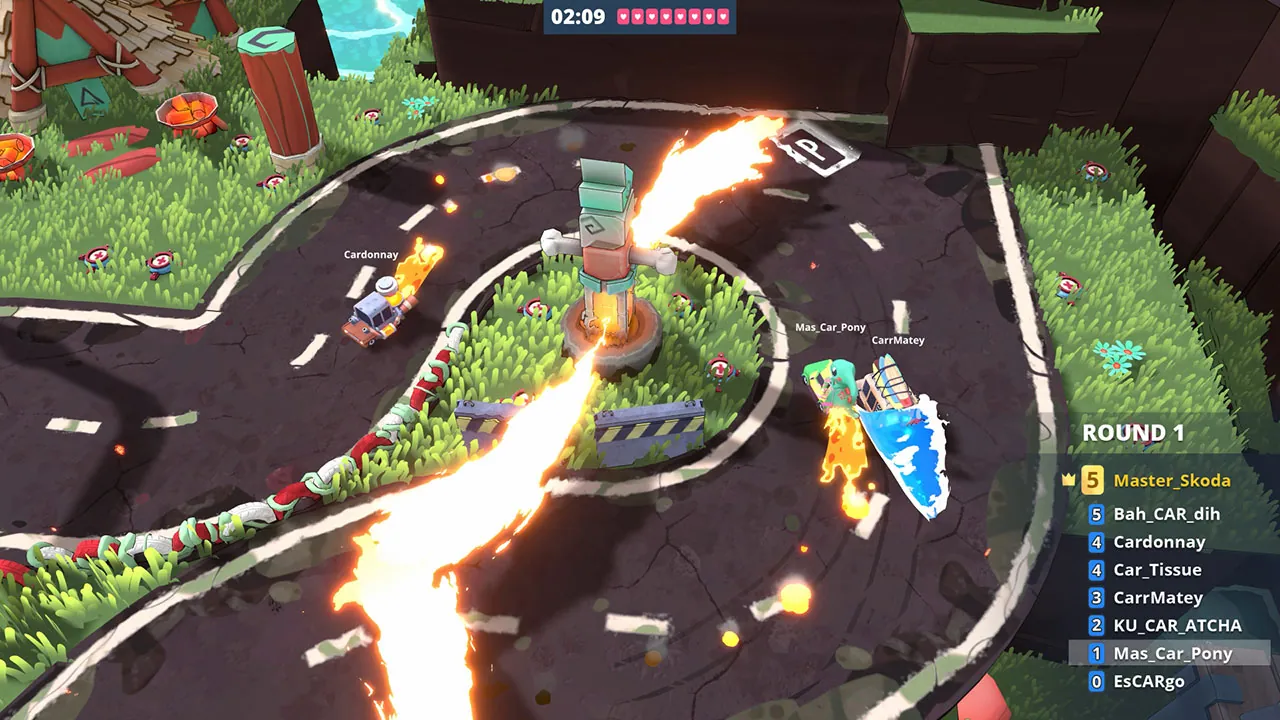Click the Cardonnay entry in the standings panel
The image size is (1280, 720).
pos(1158,542)
